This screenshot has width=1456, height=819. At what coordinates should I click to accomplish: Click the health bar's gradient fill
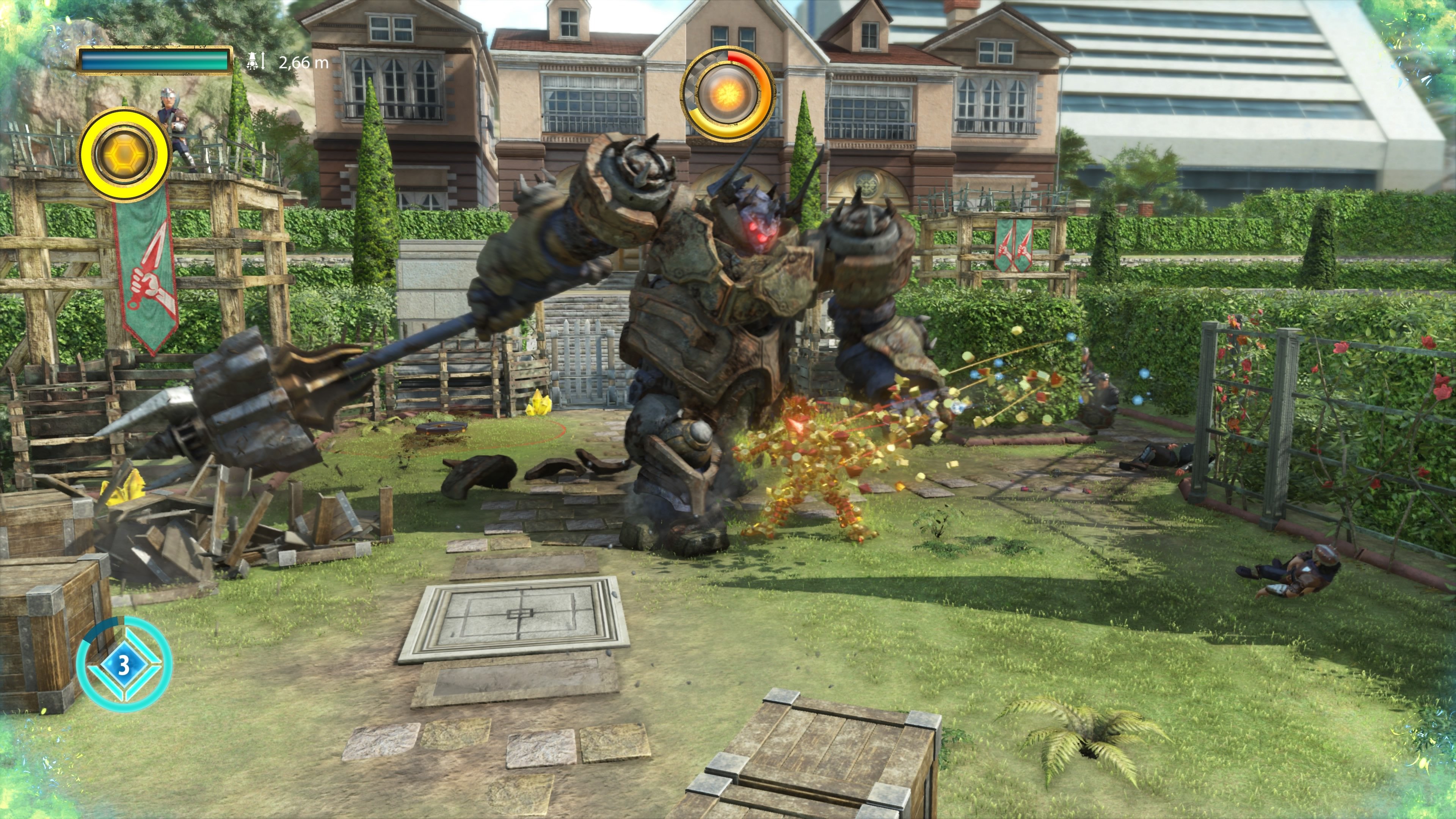tap(154, 61)
